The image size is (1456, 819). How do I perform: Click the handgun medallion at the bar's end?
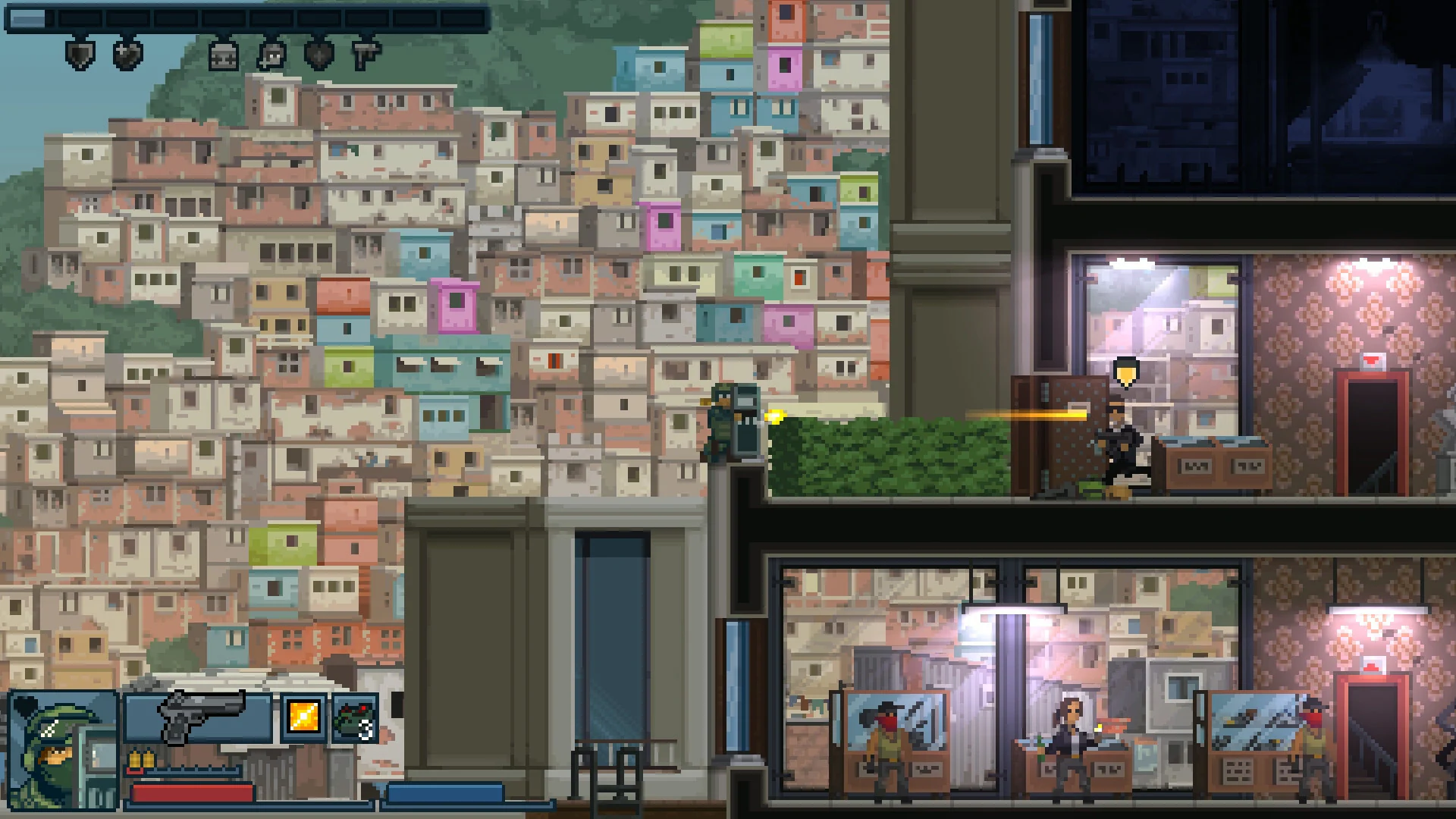click(x=366, y=52)
